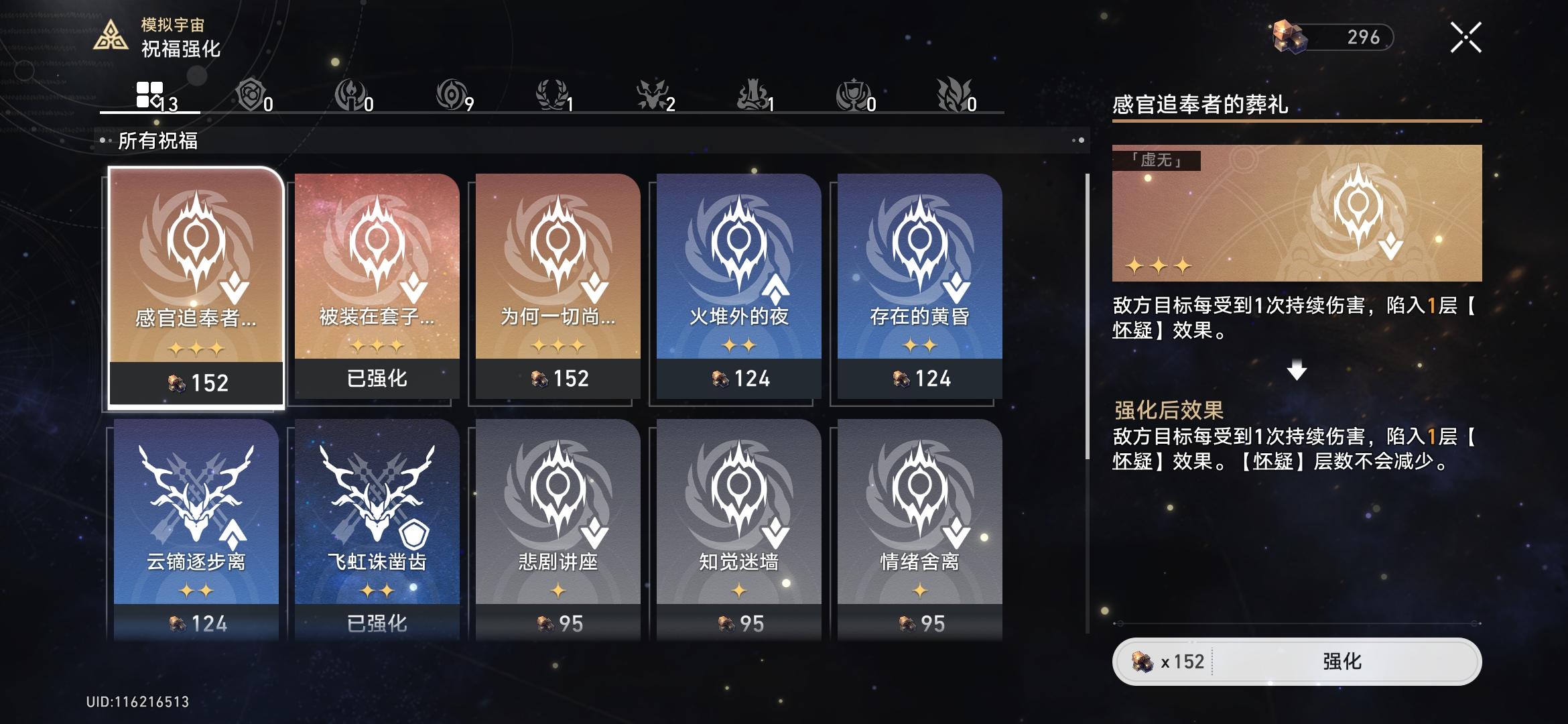Click the 模拟宇宙 emblem icon at top left
This screenshot has height=724, width=1568.
click(112, 36)
